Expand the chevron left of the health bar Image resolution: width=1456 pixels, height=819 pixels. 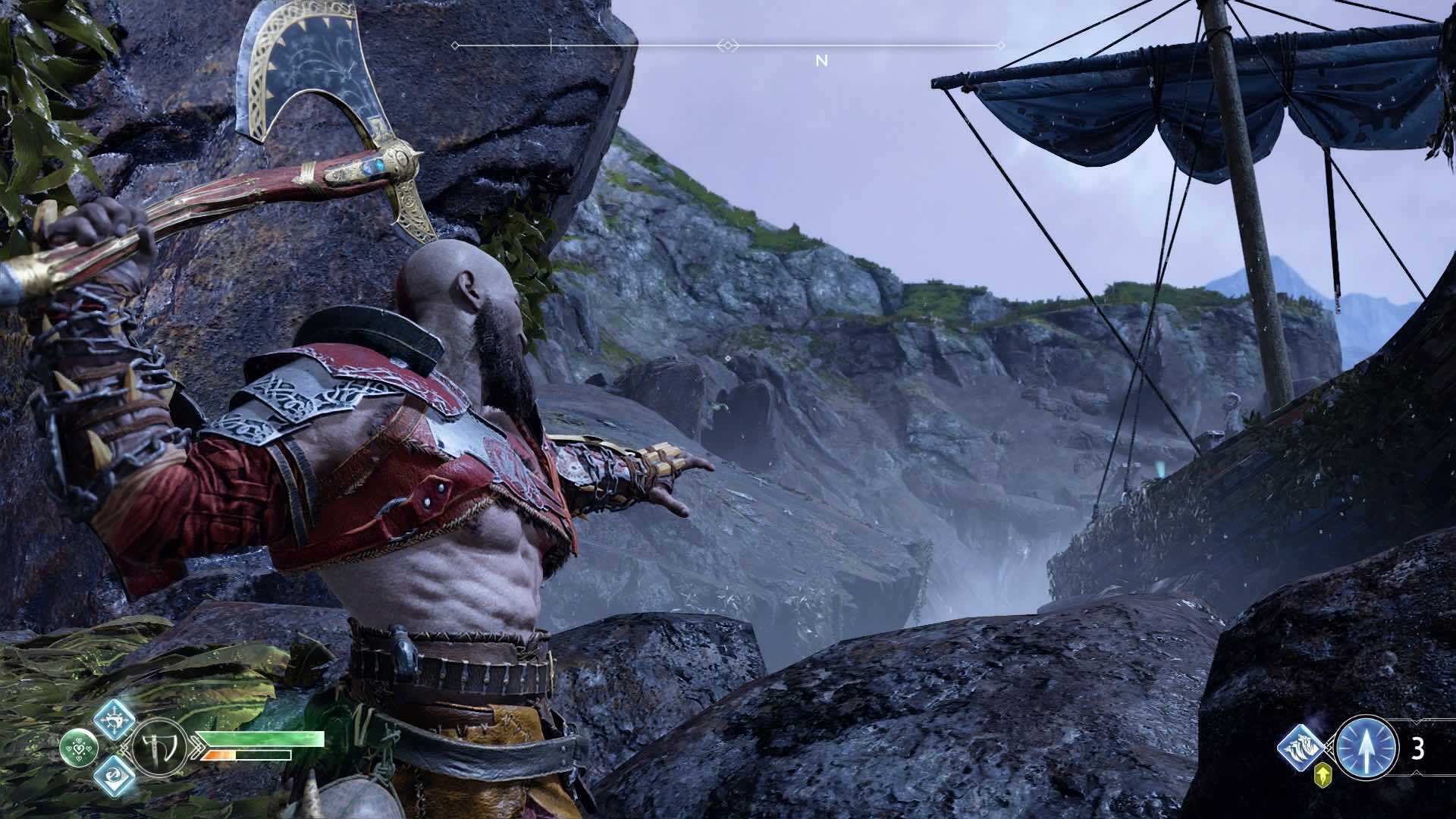(x=197, y=748)
